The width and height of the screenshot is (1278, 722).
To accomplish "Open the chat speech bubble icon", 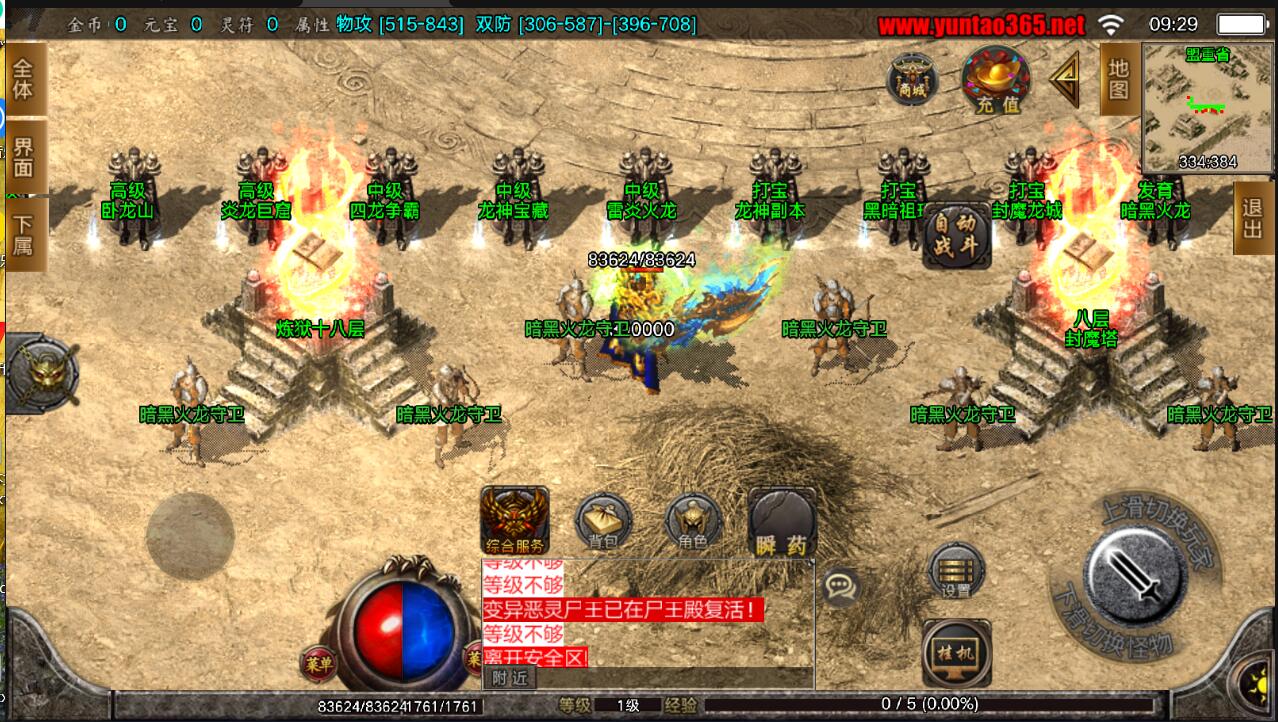I will click(x=843, y=586).
